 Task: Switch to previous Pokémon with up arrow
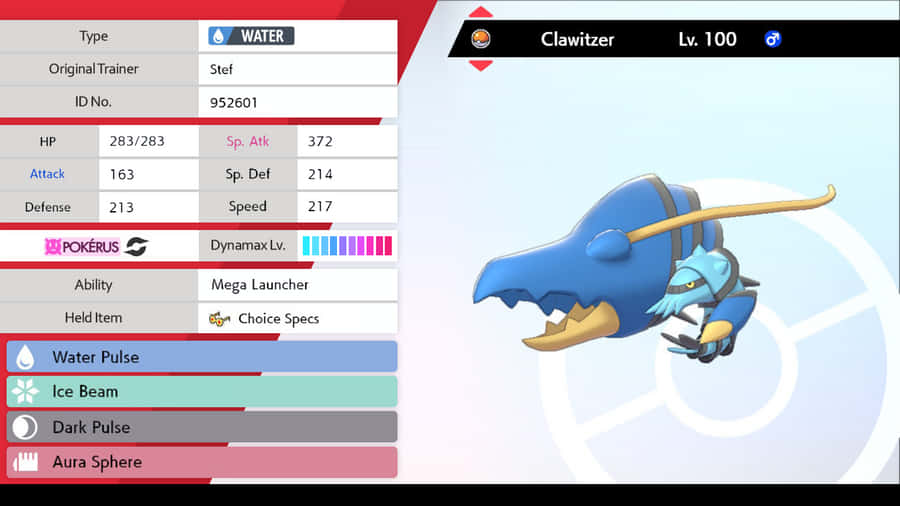pos(481,13)
